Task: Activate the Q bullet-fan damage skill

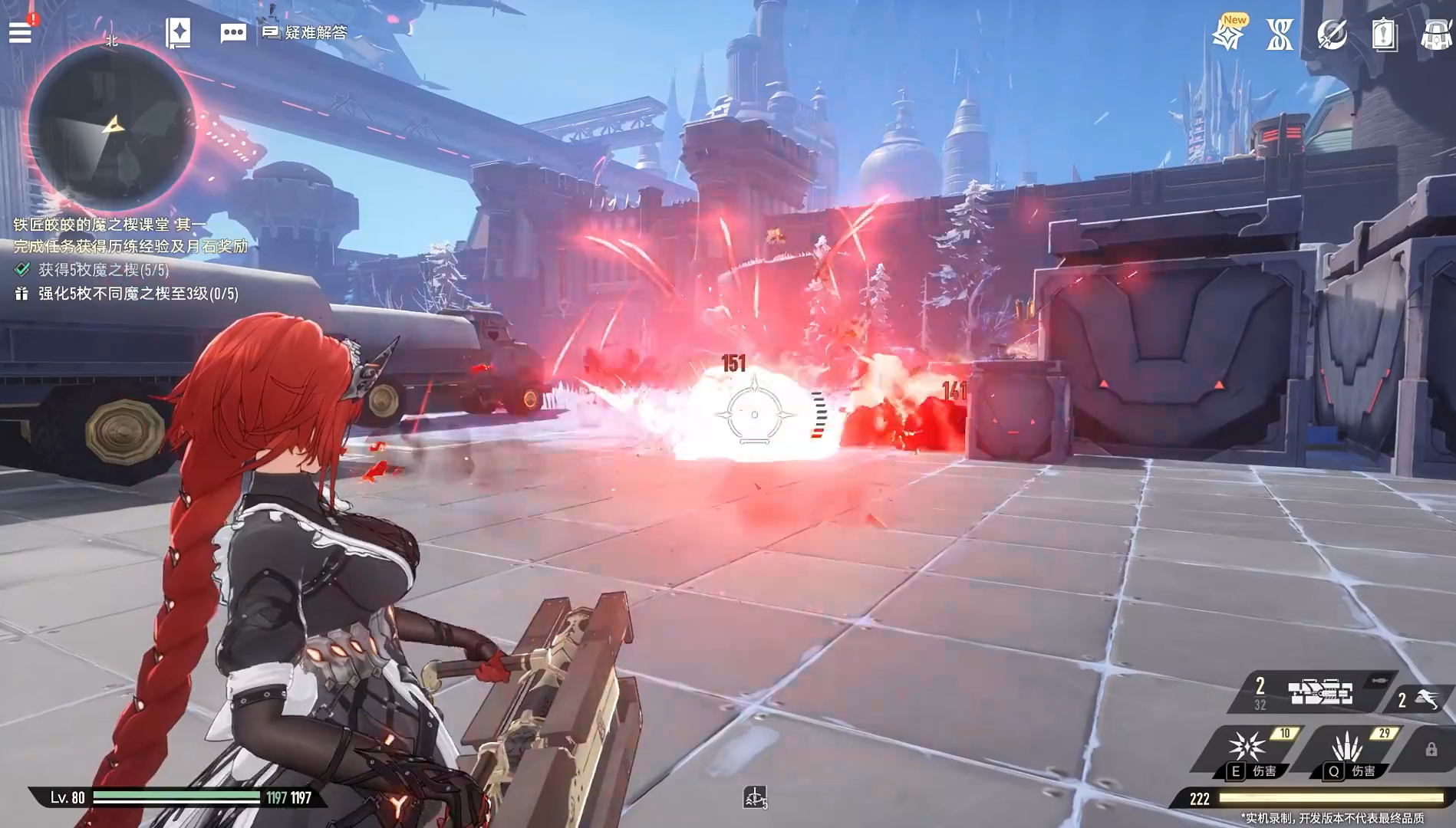Action: tap(1346, 747)
